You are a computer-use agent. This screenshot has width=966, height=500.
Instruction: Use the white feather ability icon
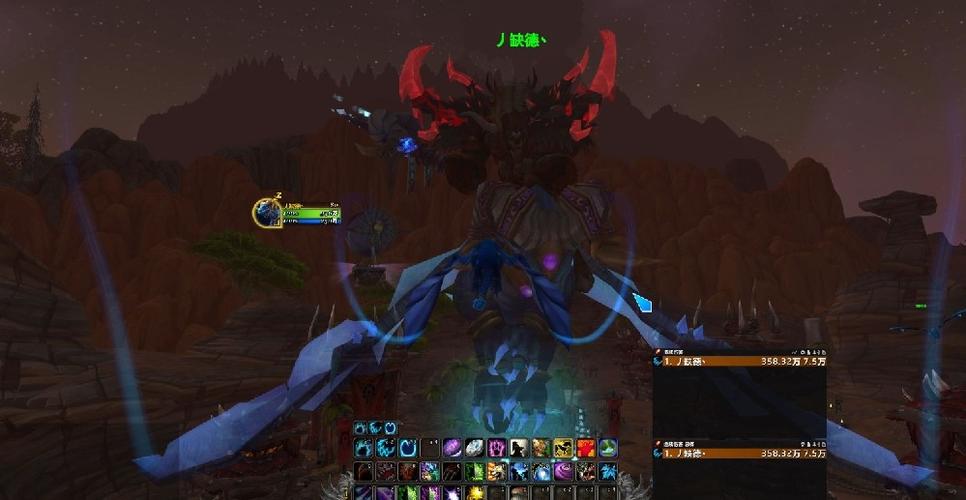click(474, 448)
